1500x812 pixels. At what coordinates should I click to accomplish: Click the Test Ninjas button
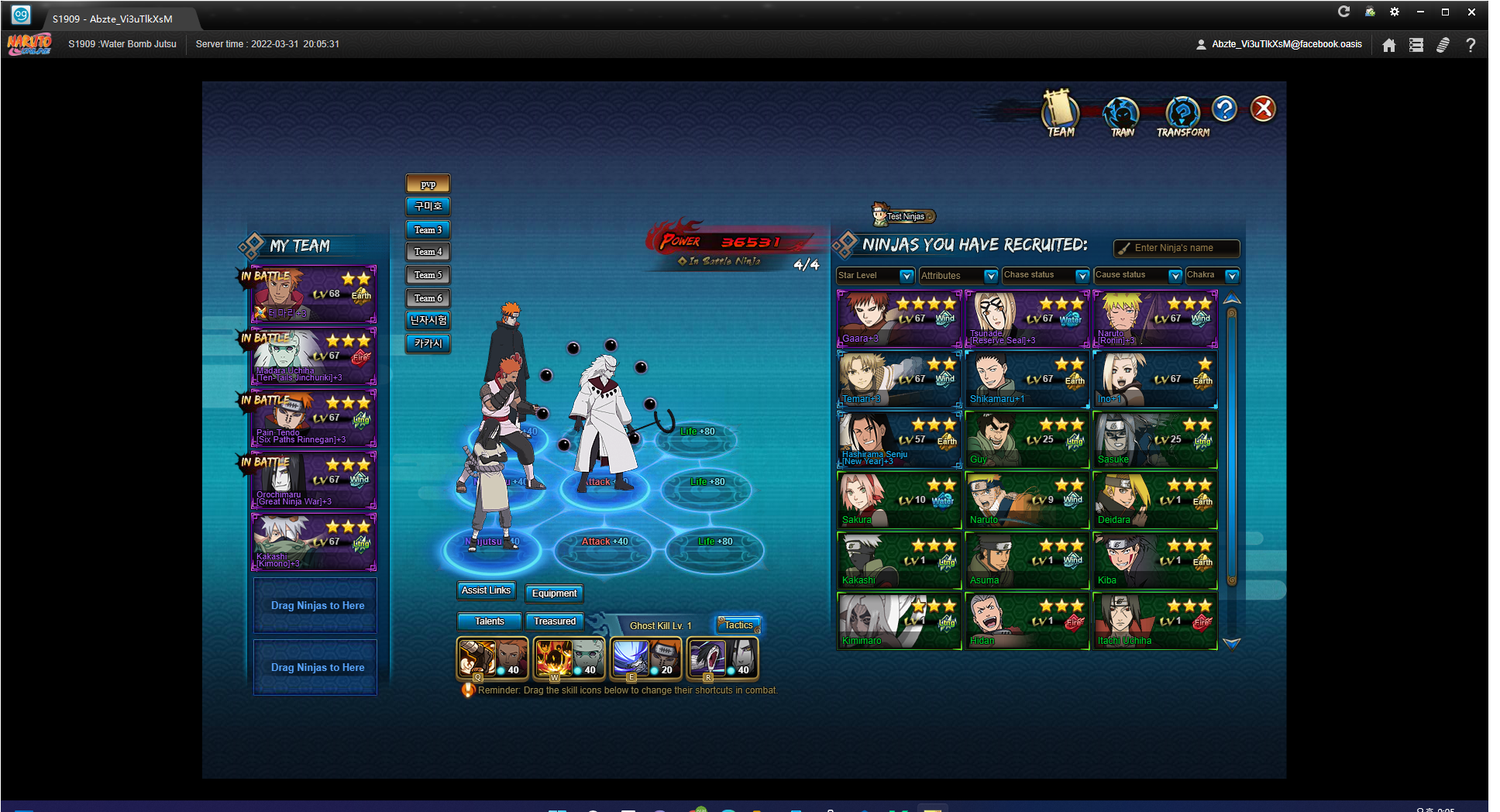pyautogui.click(x=904, y=216)
